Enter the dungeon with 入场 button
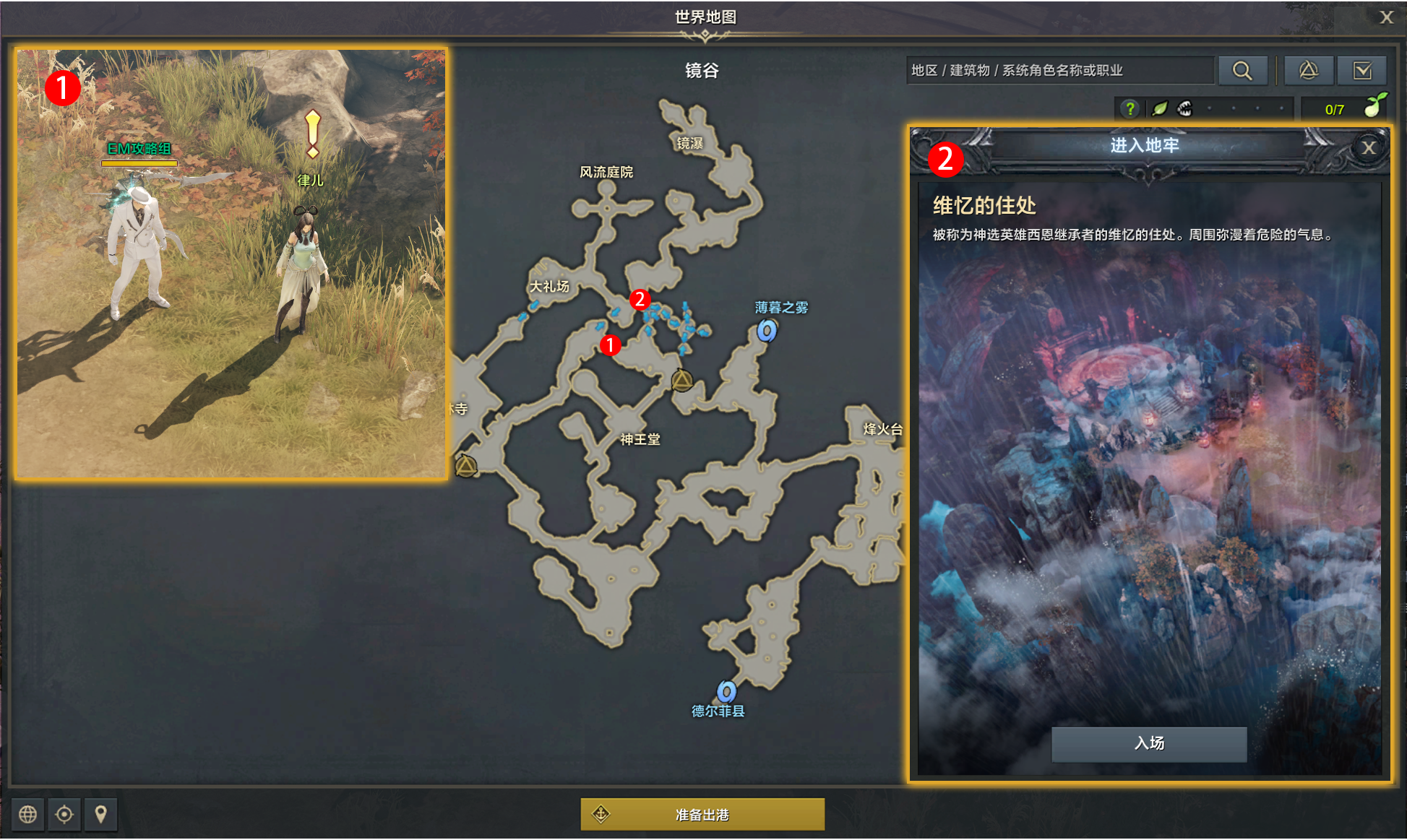1407x840 pixels. coord(1148,743)
